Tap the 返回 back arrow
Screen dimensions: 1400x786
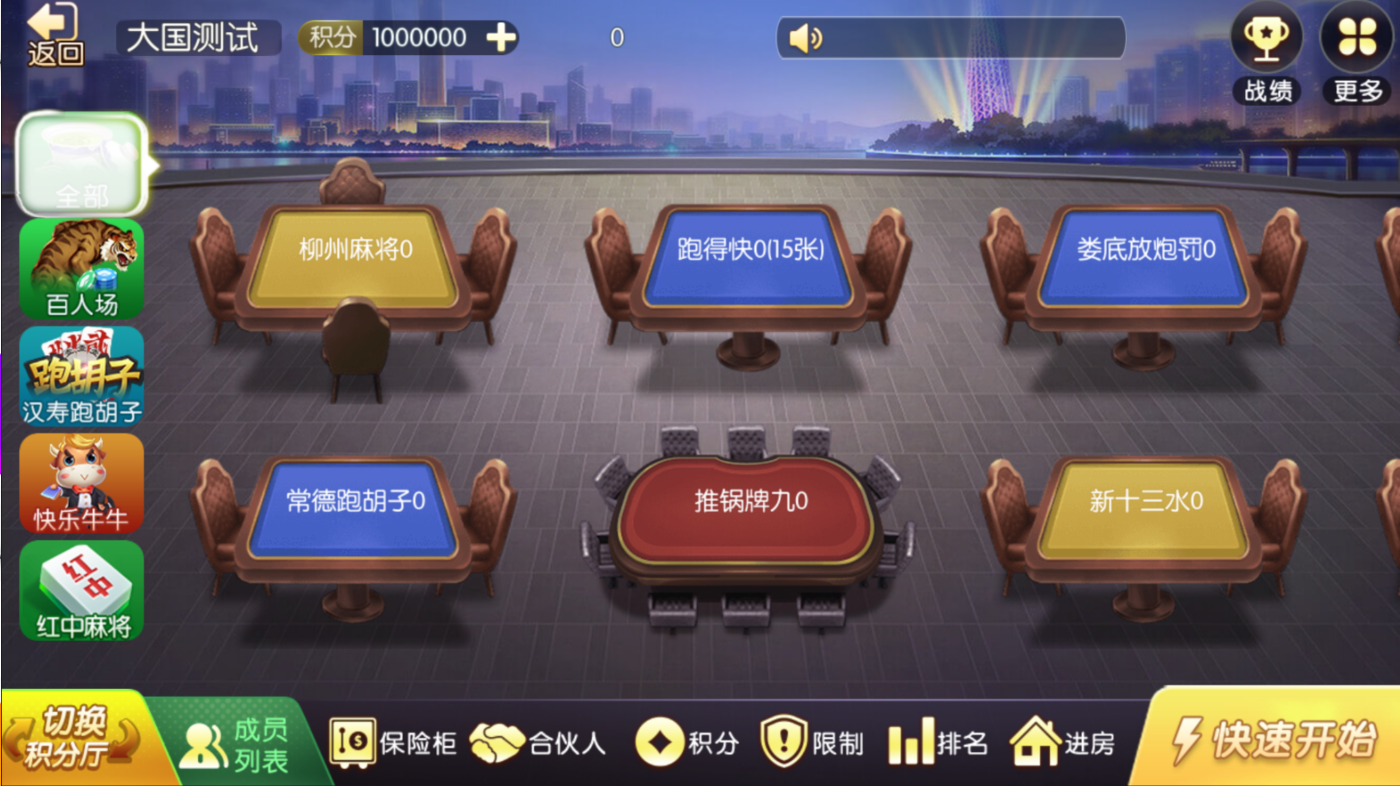point(55,33)
